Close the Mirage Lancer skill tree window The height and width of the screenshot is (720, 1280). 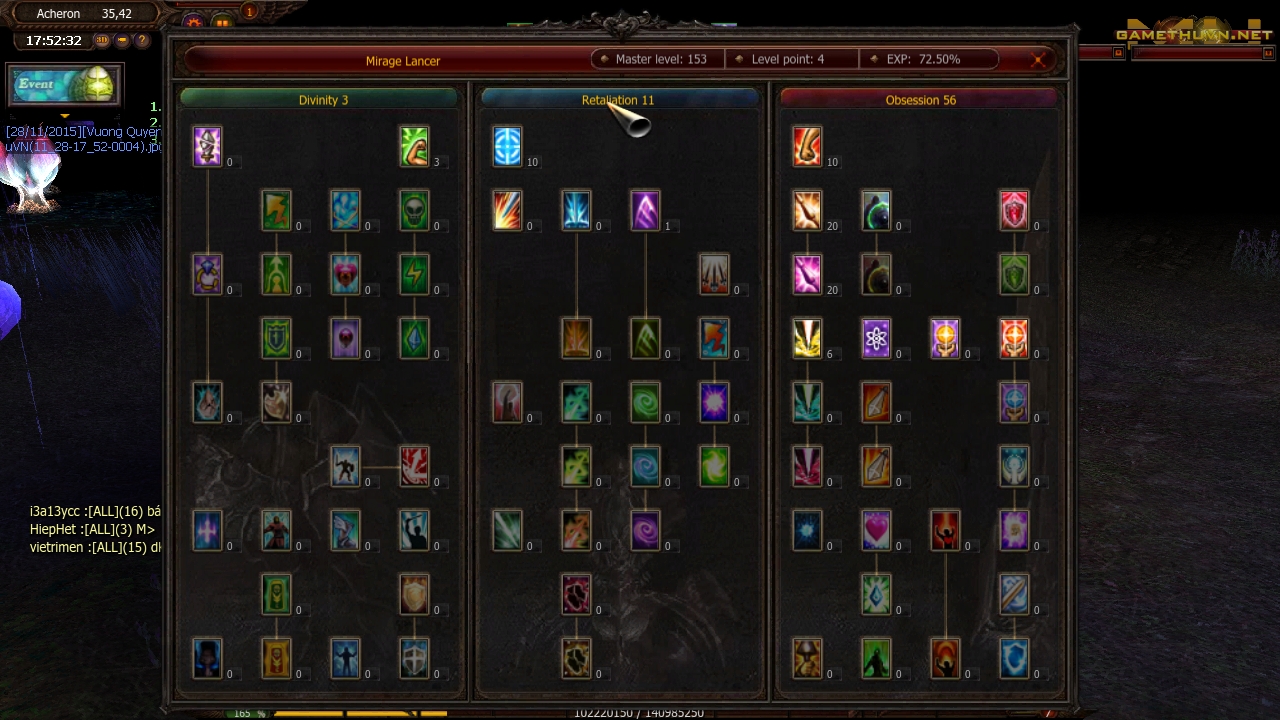pos(1038,60)
